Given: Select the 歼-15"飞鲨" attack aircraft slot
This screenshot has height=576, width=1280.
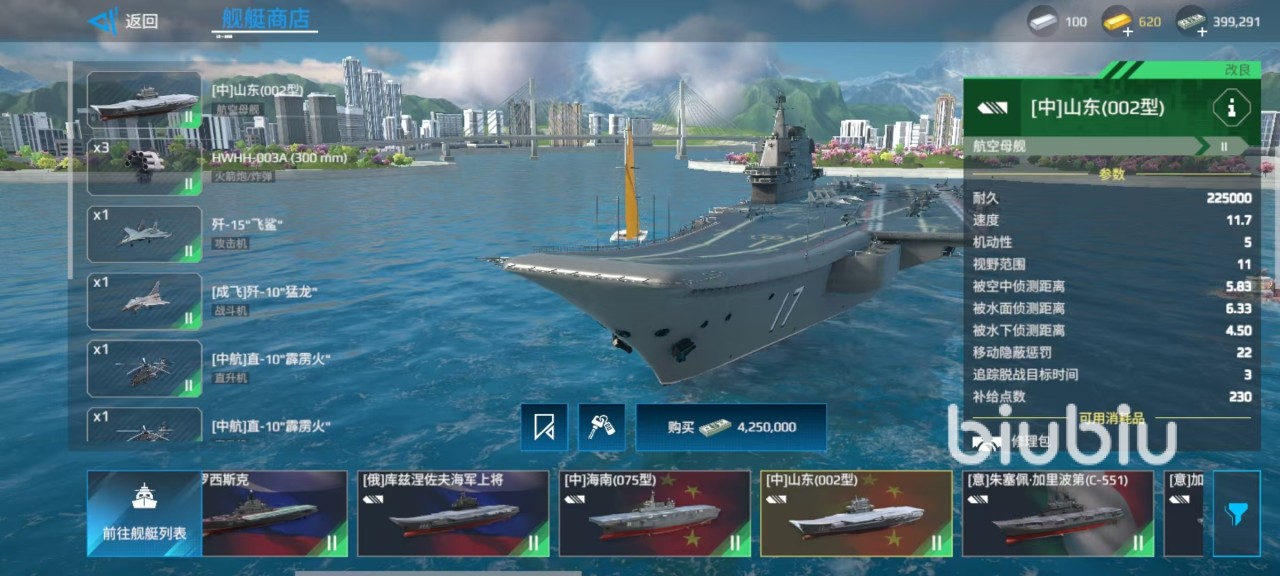Looking at the screenshot, I should point(144,234).
